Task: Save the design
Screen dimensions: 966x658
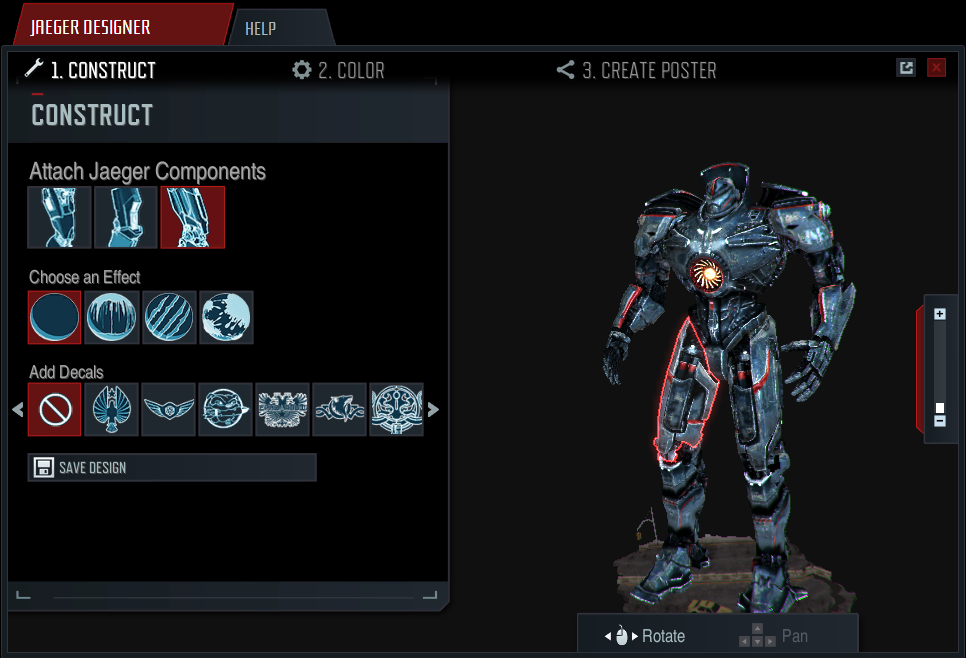Action: tap(172, 467)
